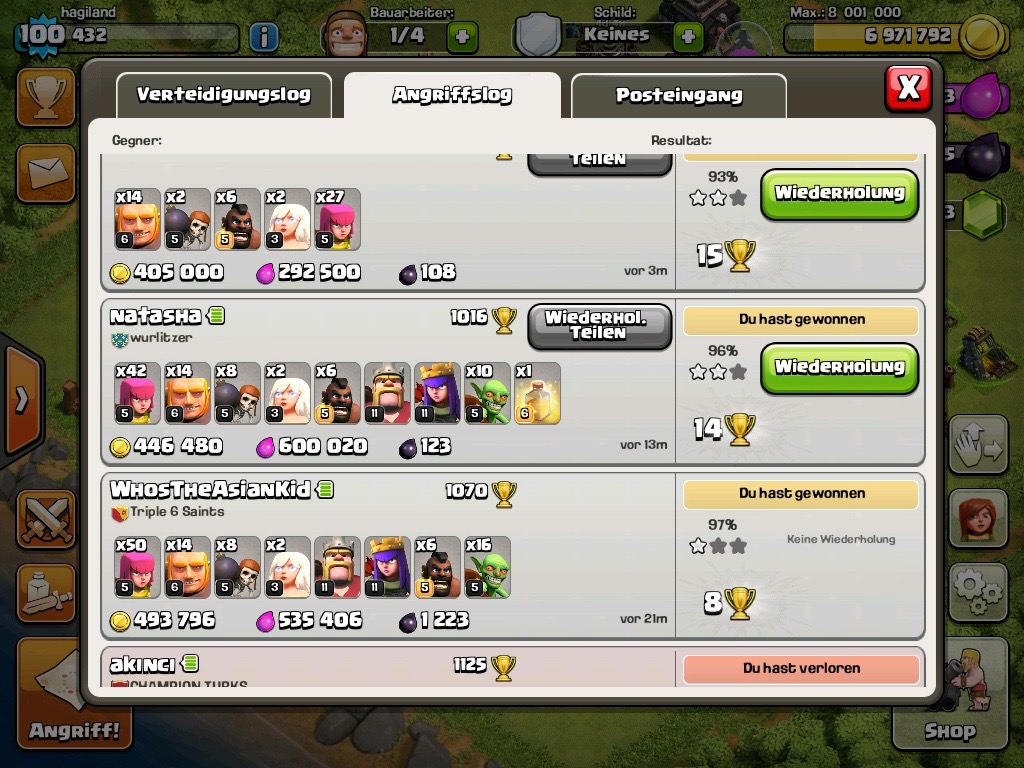1024x768 pixels.
Task: Open the Shop
Action: (x=949, y=700)
